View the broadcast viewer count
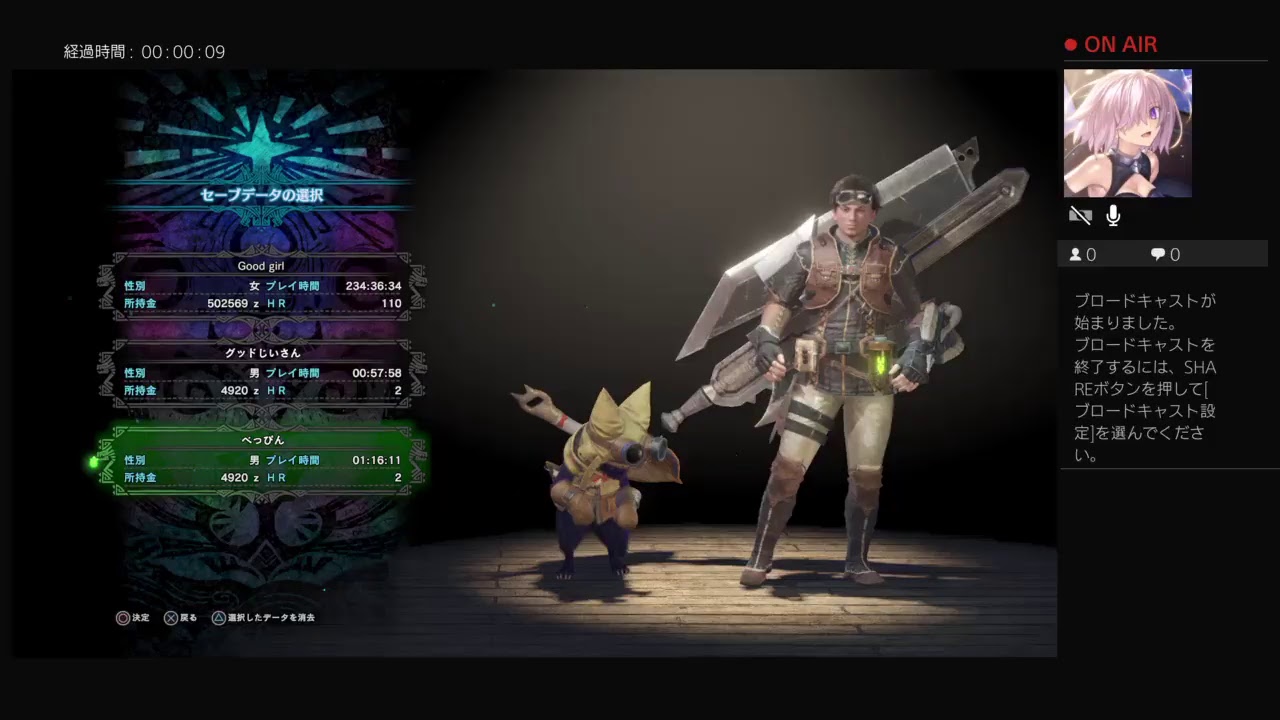Viewport: 1280px width, 720px height. (x=1083, y=255)
